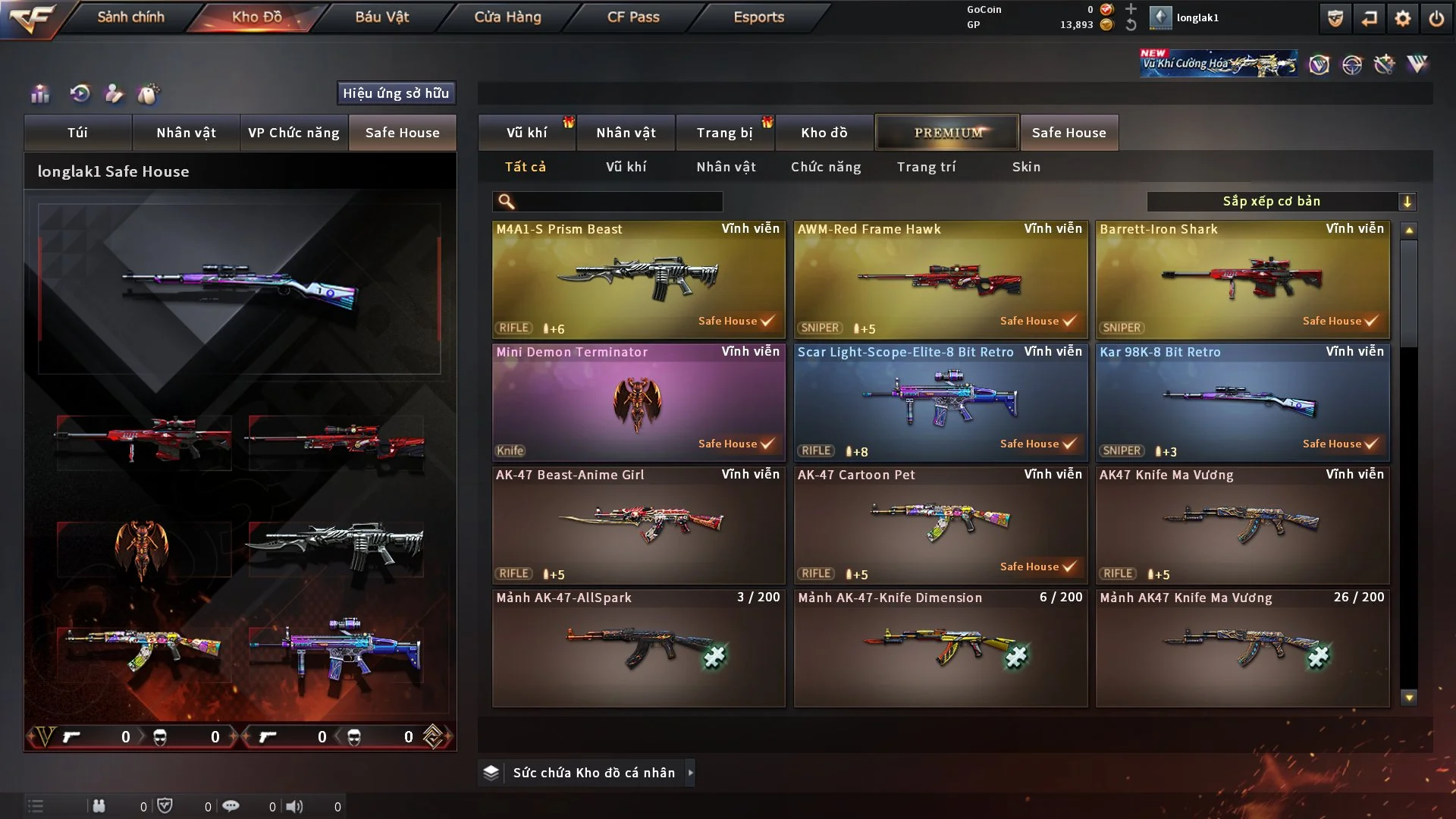Select the M4A1-S Prism Beast card
This screenshot has width=1456, height=819.
[639, 279]
